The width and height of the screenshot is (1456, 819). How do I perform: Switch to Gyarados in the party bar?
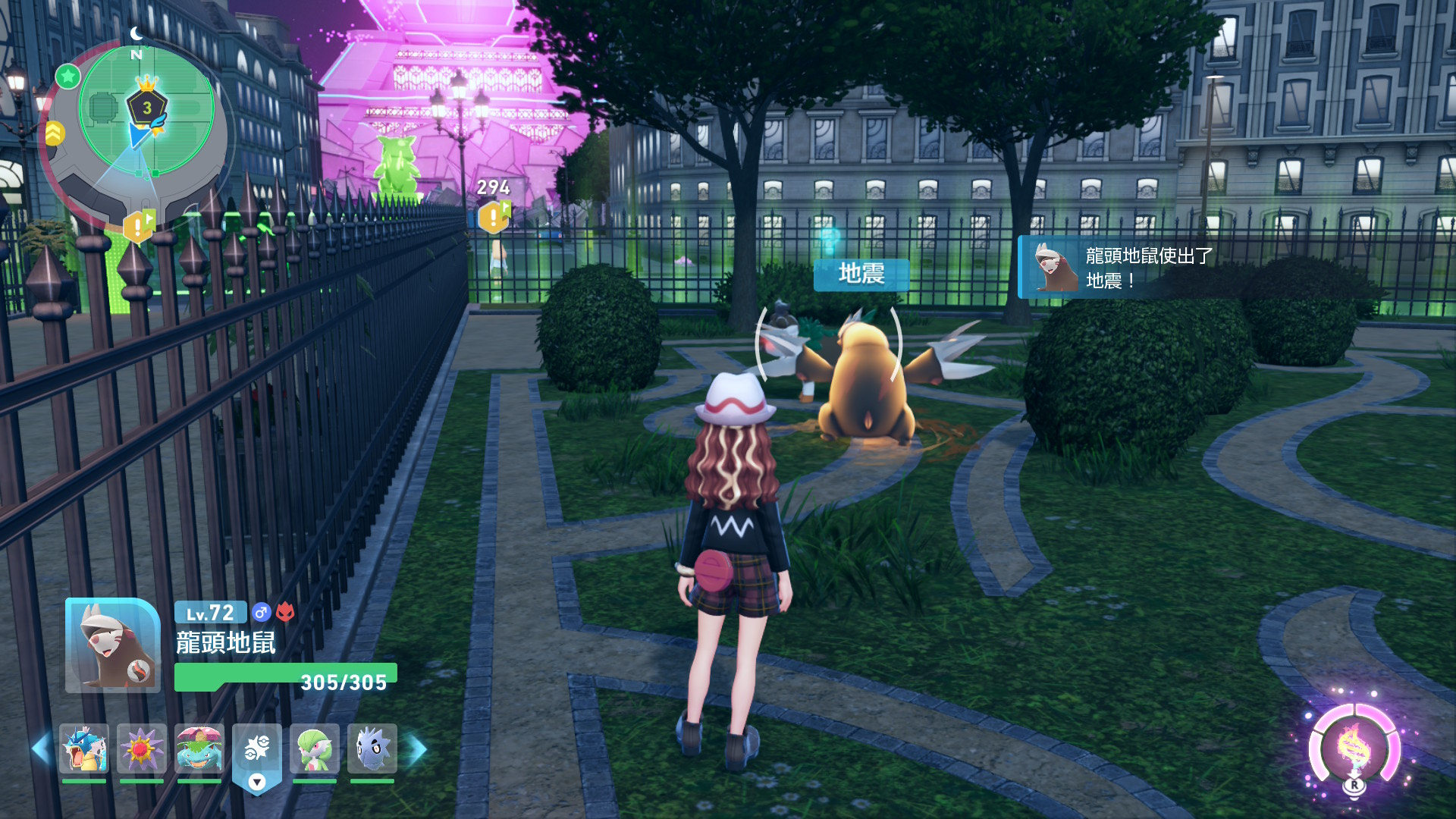(x=84, y=748)
